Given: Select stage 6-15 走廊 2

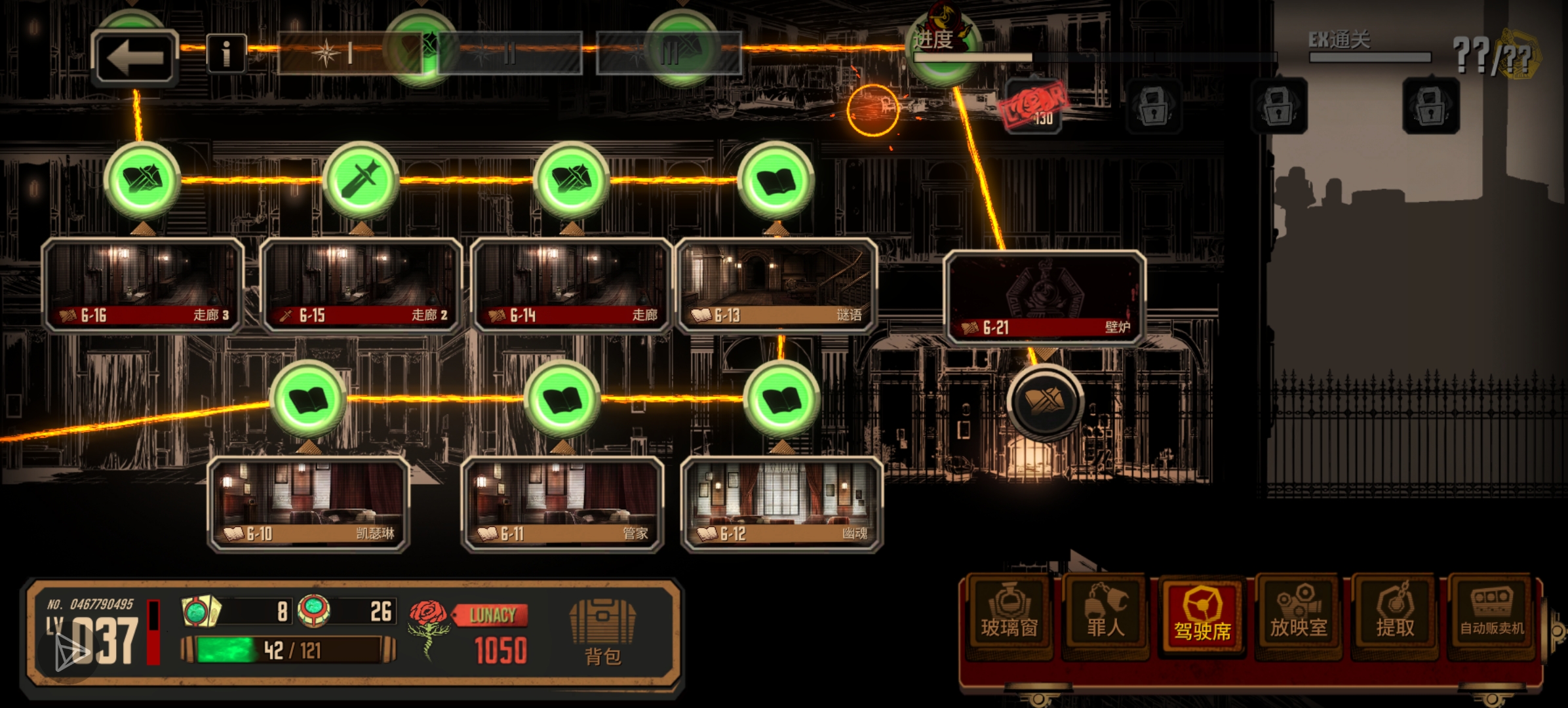Looking at the screenshot, I should (361, 285).
